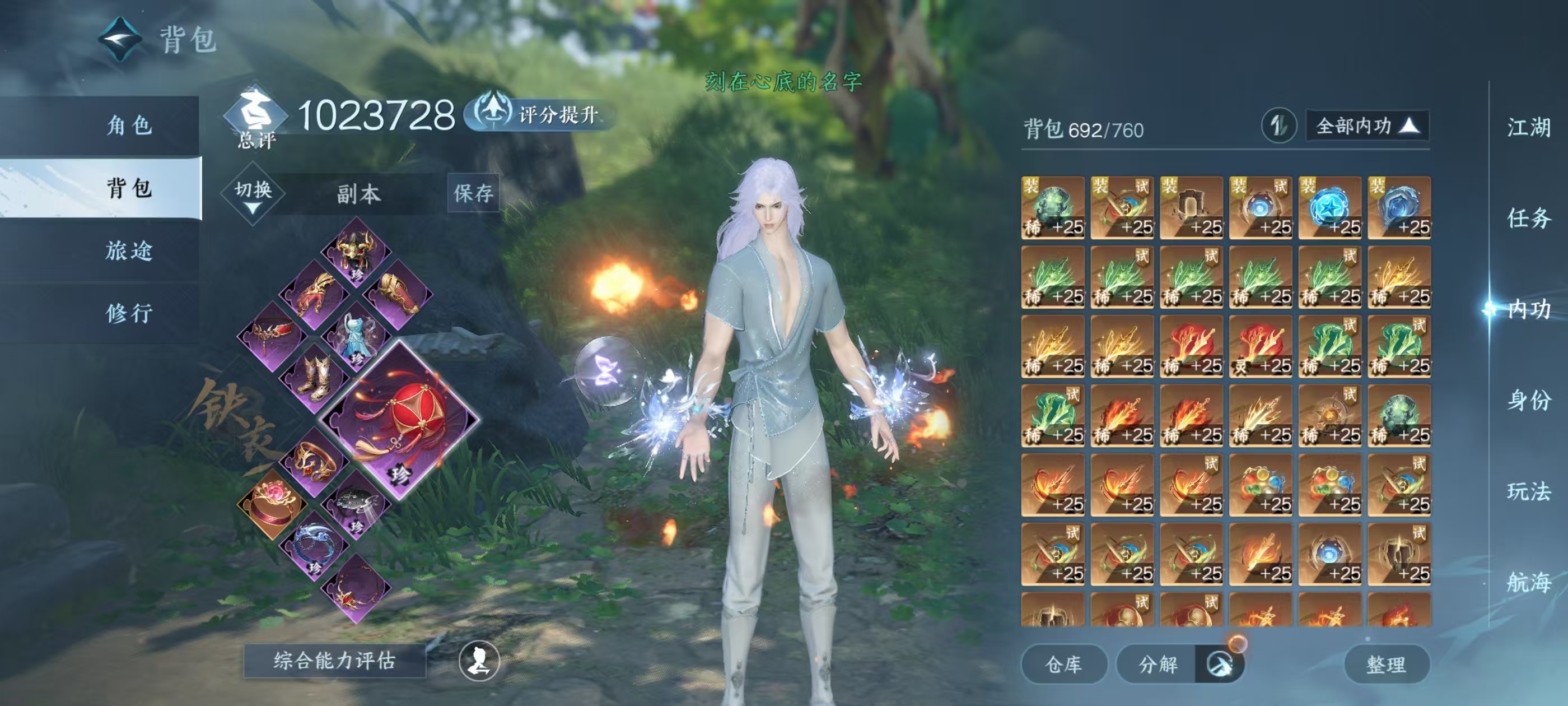Sort the bag with 整理
Image resolution: width=1568 pixels, height=706 pixels.
coord(1386,664)
